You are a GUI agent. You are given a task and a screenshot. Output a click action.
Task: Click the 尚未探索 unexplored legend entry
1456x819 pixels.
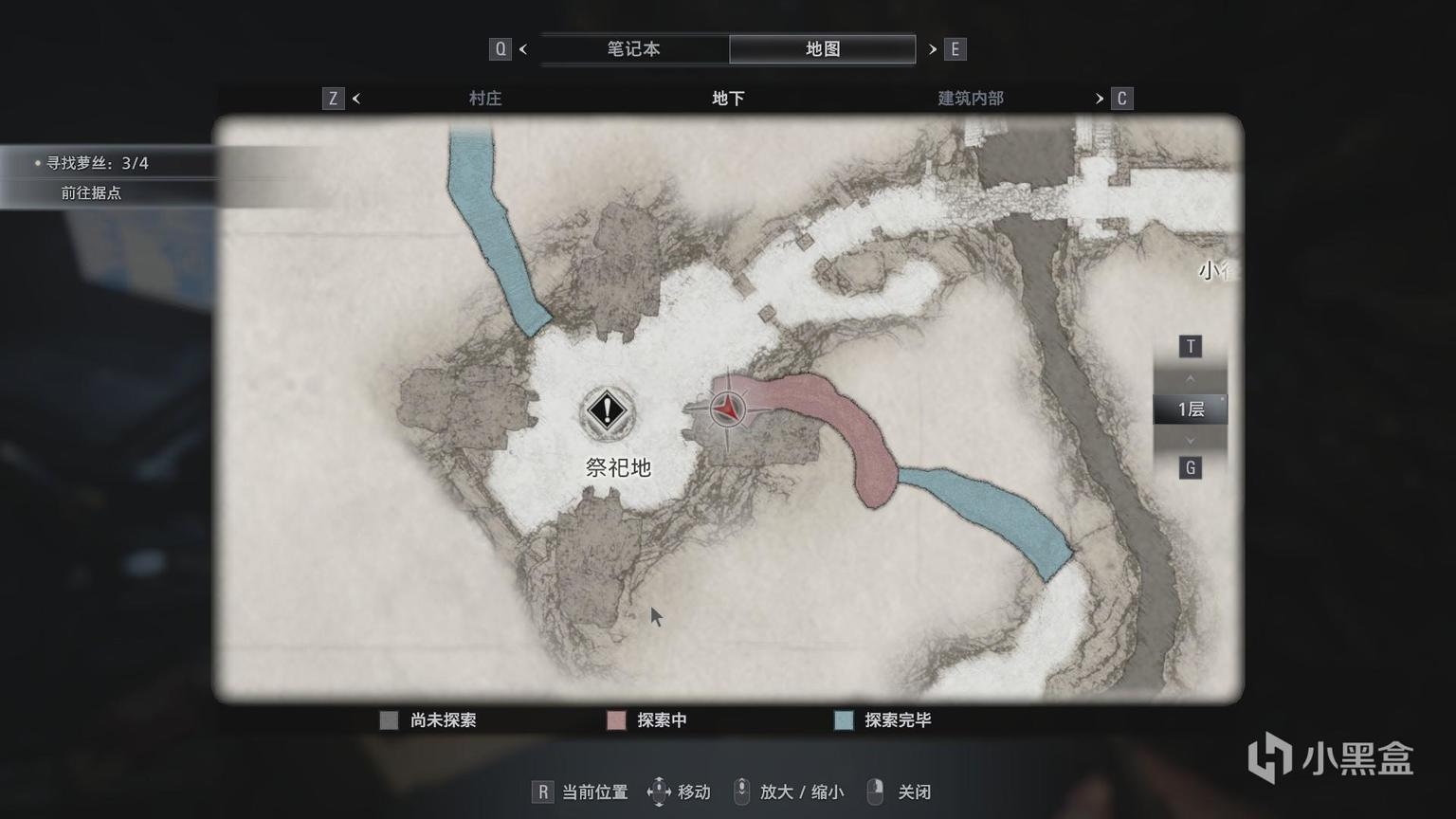tap(428, 720)
